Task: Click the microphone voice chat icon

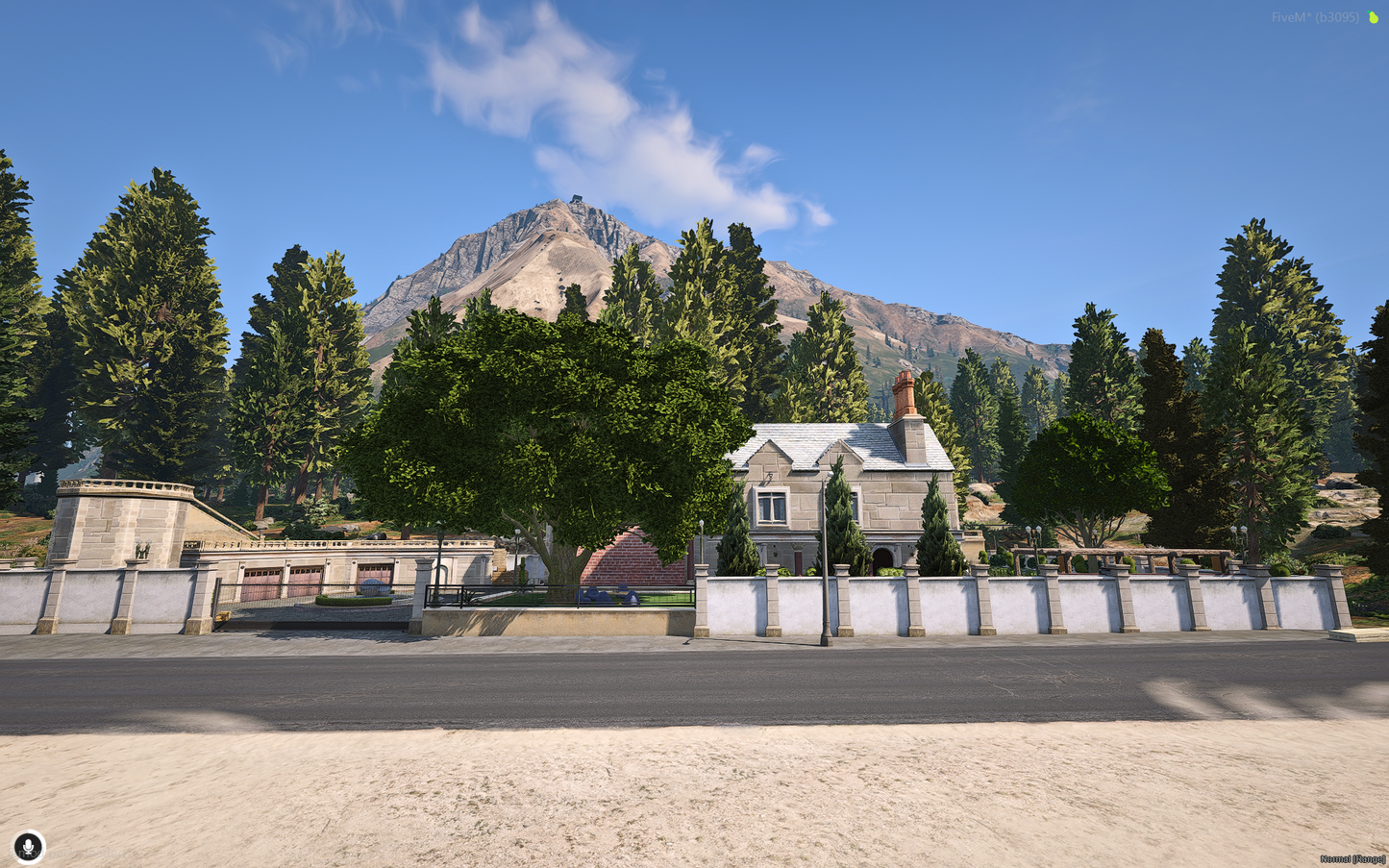Action: point(29,847)
